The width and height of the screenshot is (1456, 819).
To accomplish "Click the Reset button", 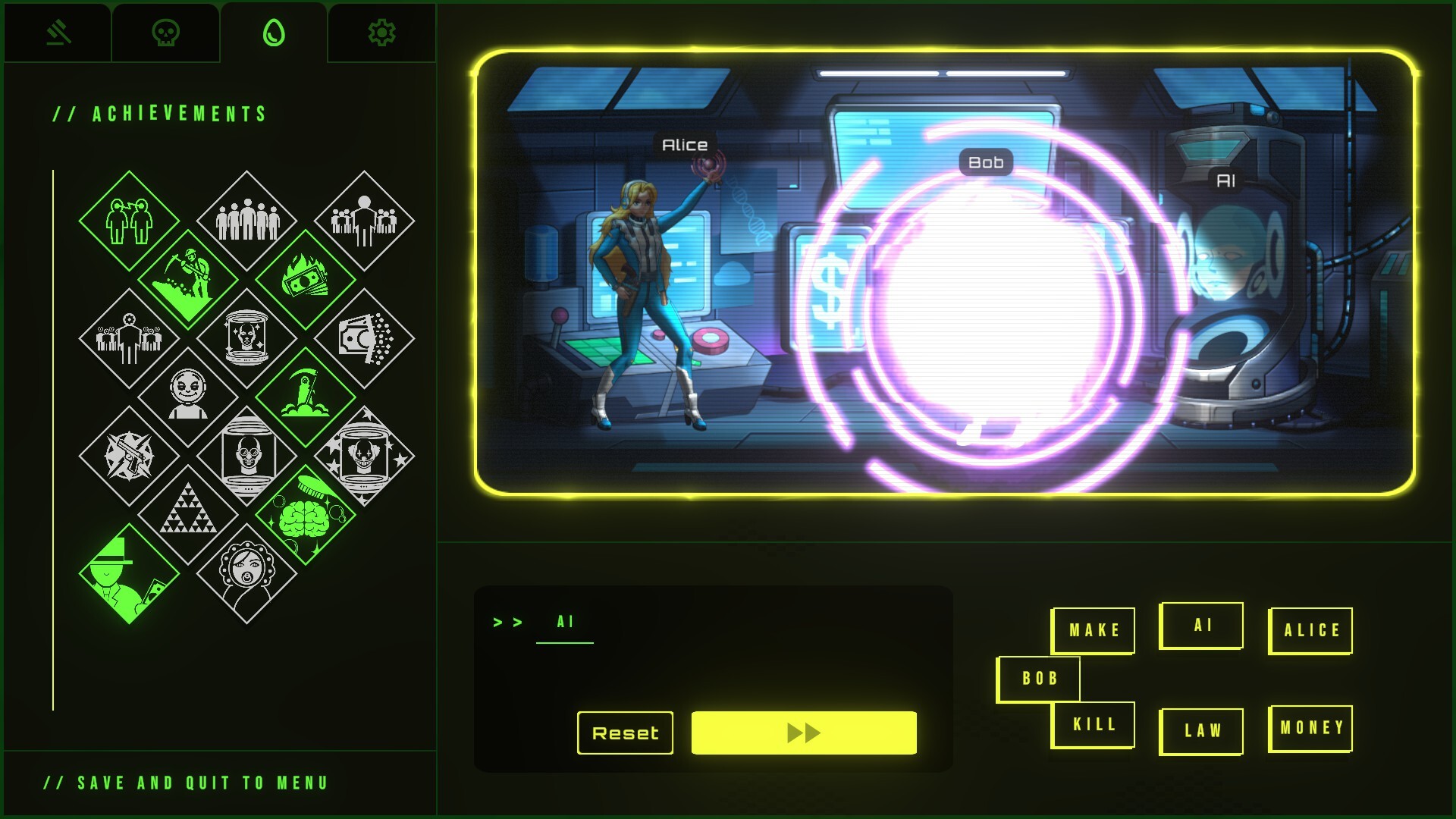I will (625, 733).
